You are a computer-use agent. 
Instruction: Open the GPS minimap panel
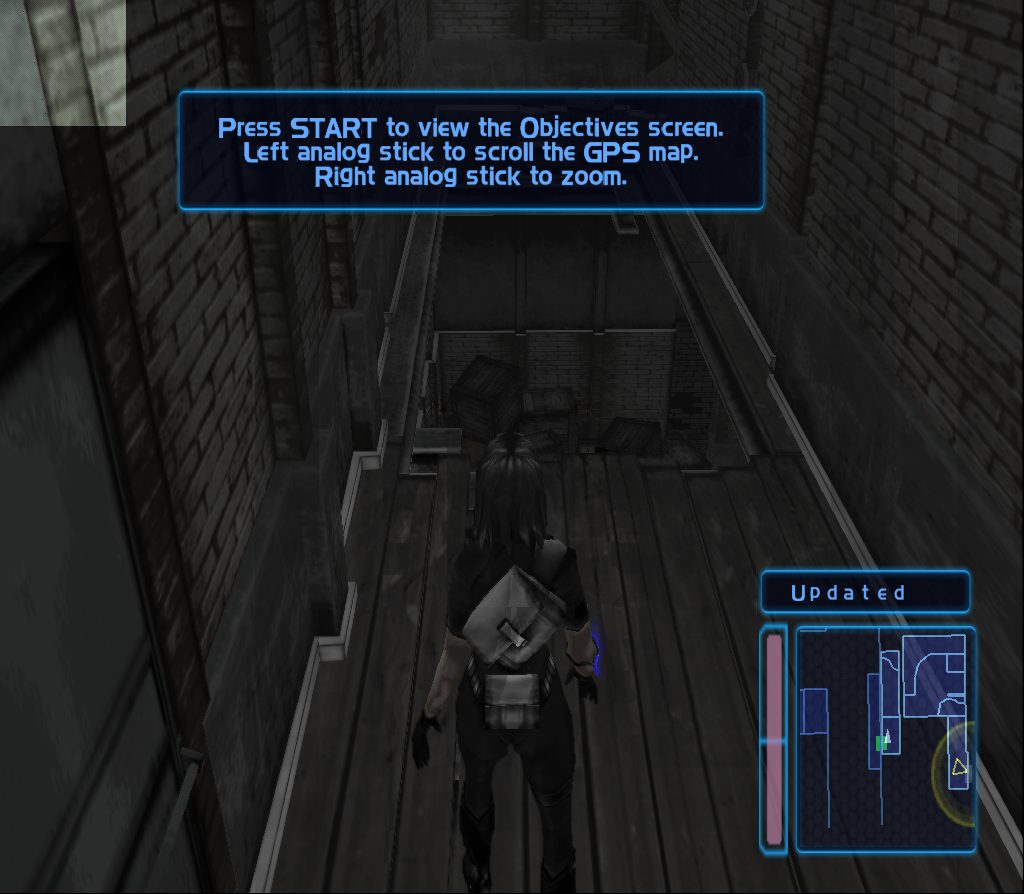click(885, 739)
